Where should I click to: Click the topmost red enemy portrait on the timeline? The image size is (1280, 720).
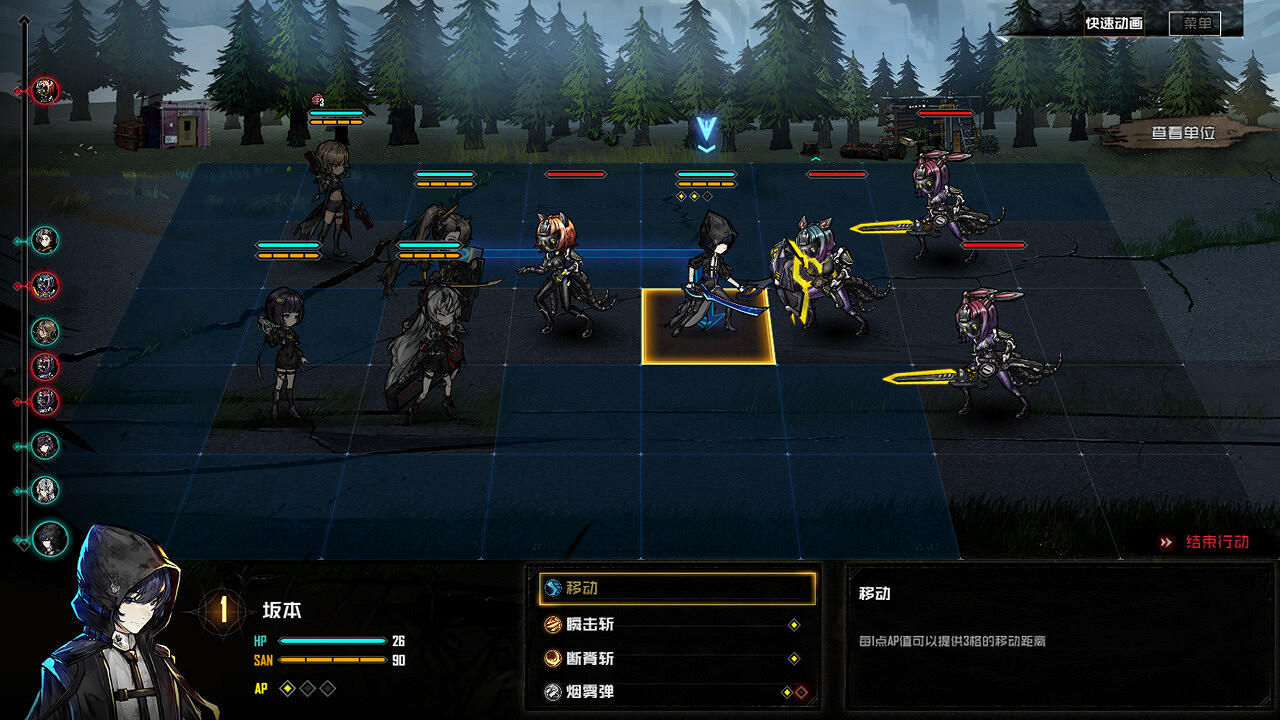click(44, 91)
